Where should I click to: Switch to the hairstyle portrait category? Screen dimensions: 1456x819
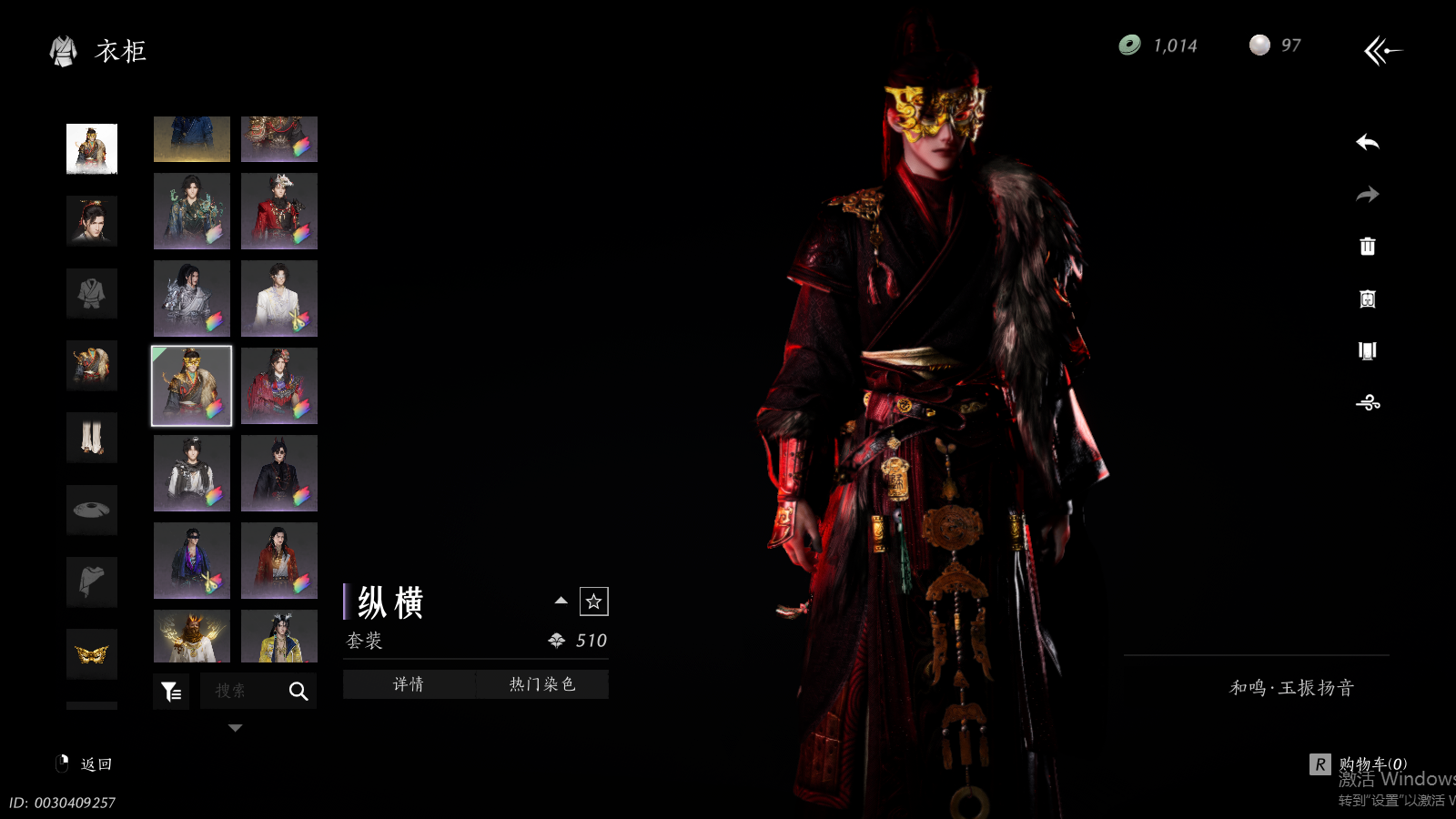click(x=92, y=221)
